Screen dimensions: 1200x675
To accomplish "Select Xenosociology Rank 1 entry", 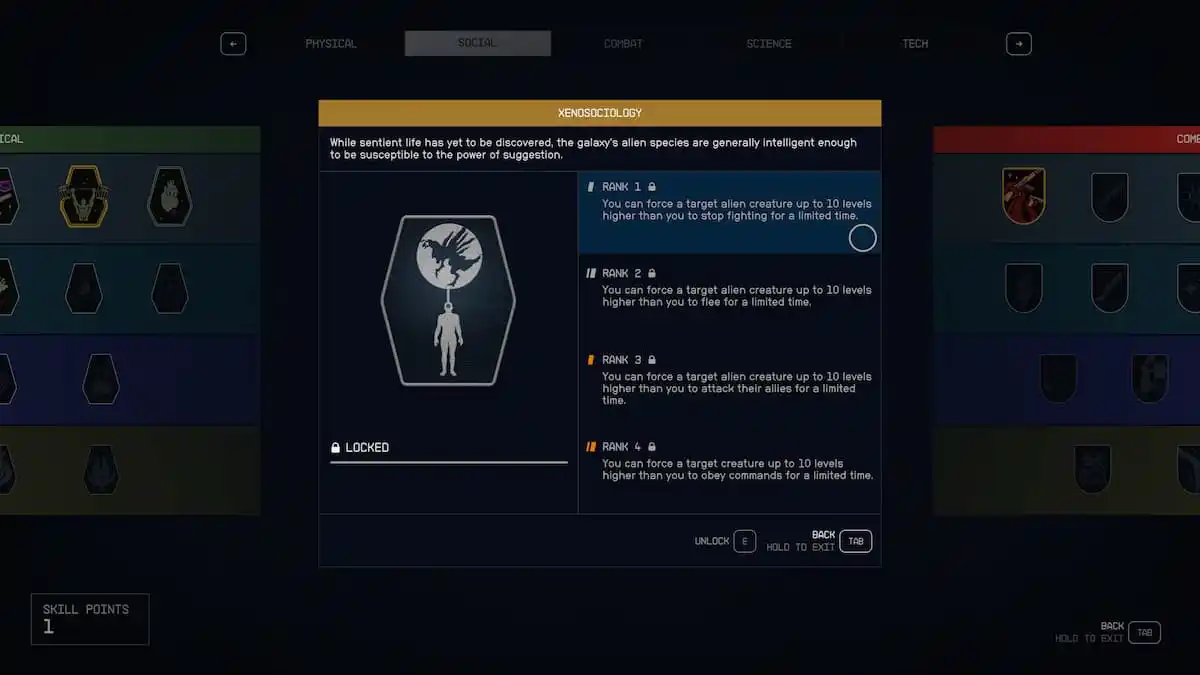I will click(729, 211).
